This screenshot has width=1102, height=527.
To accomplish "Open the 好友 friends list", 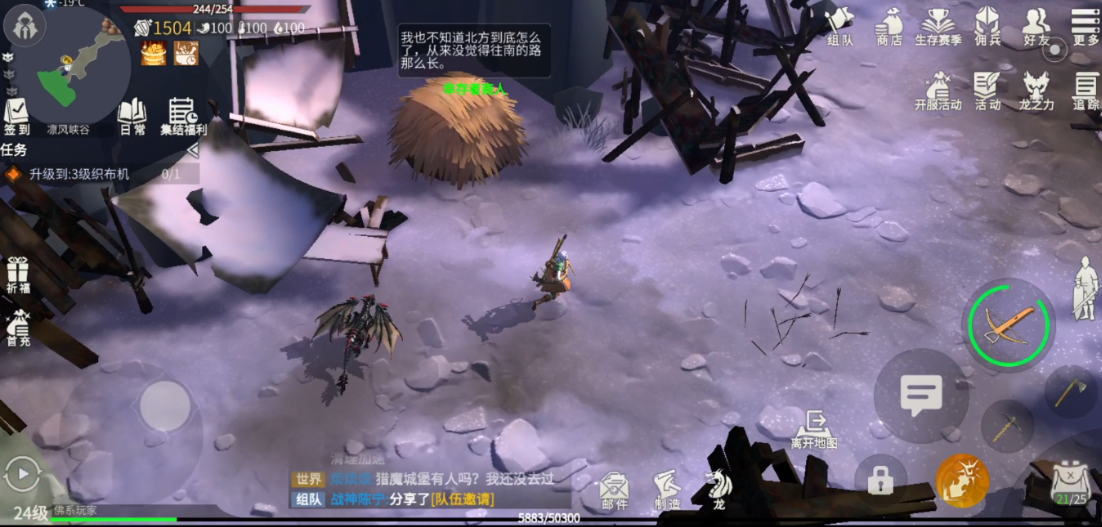I will point(1037,26).
